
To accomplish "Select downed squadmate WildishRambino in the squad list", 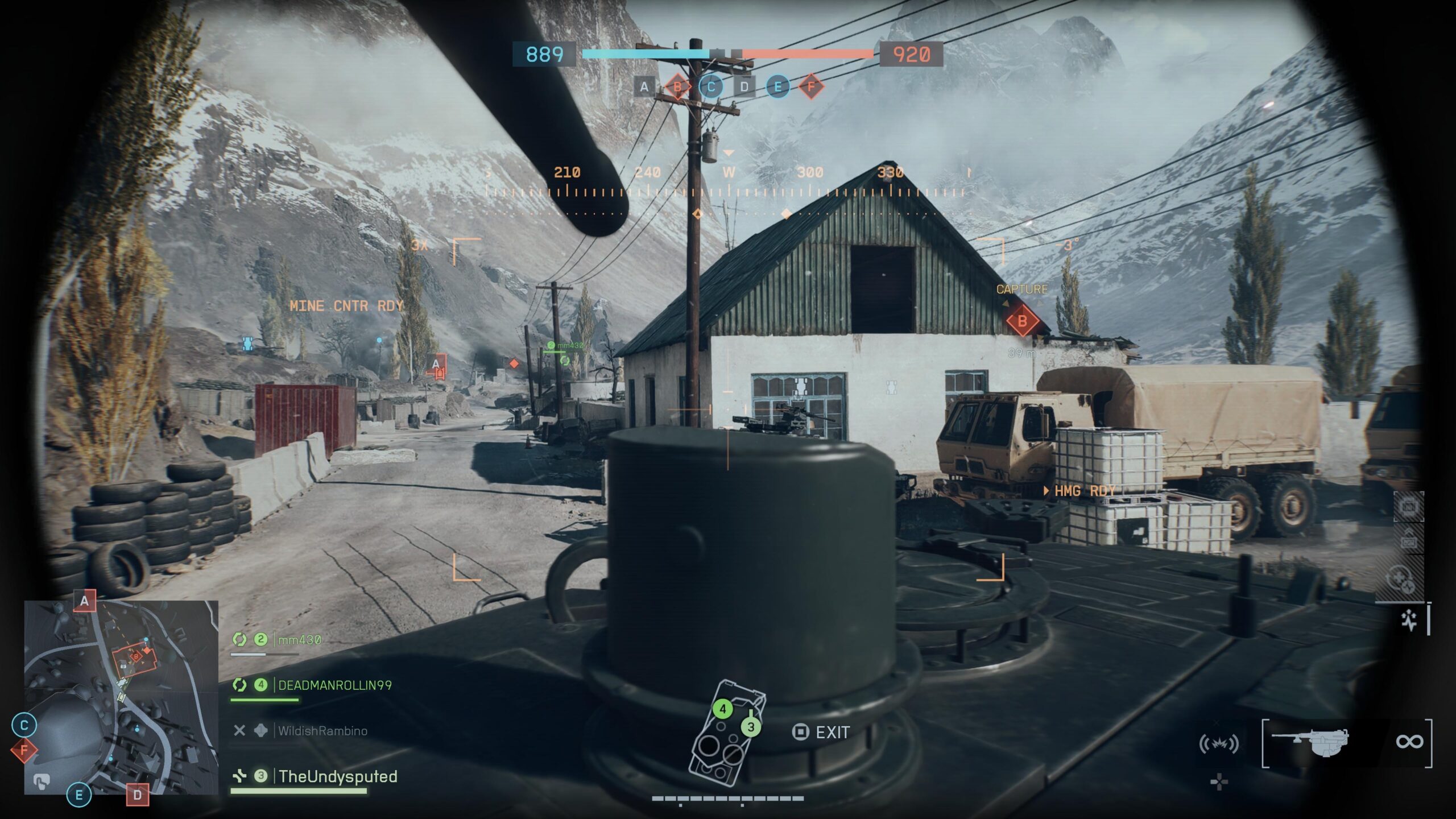I will point(322,731).
